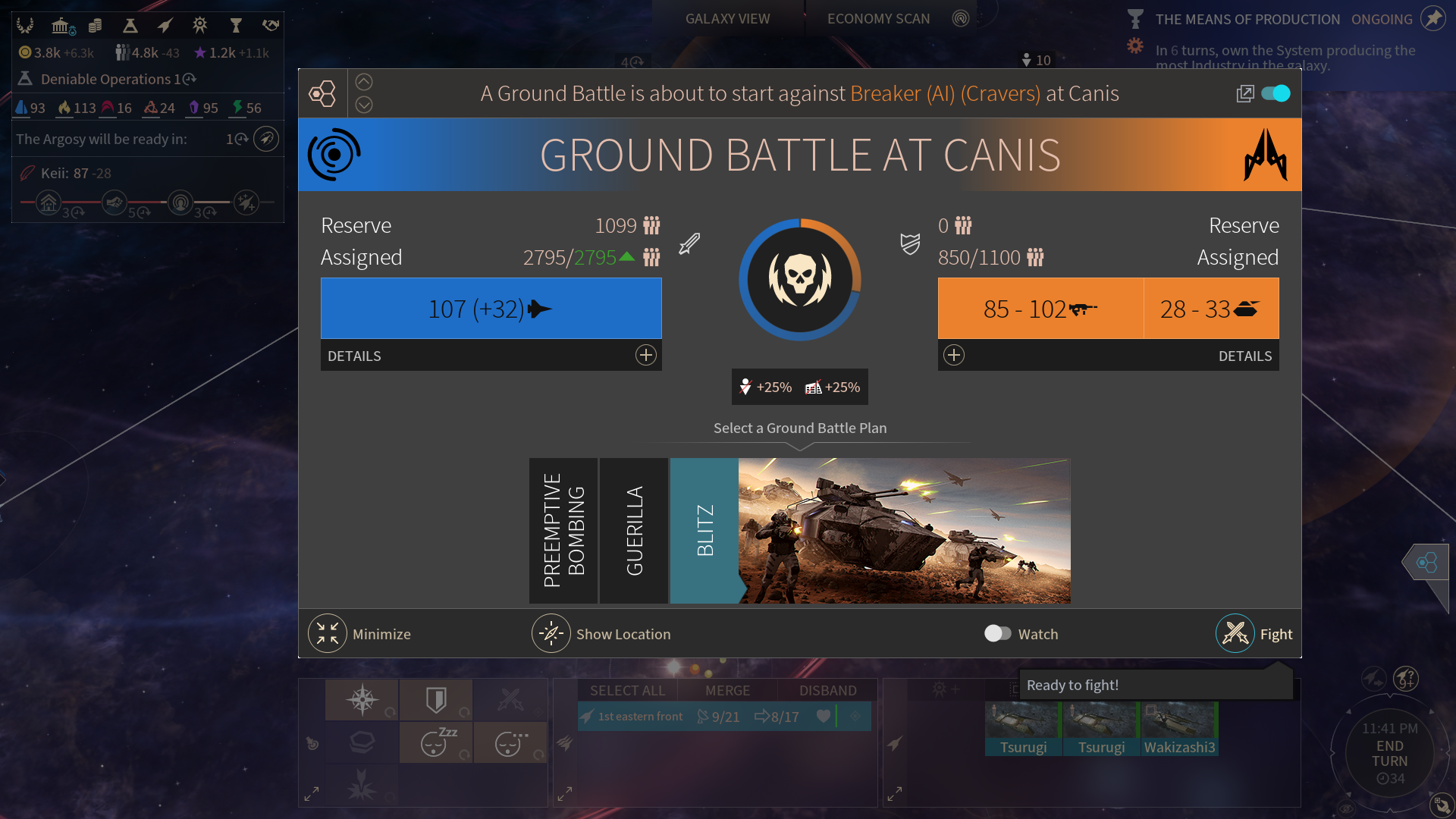Pick the Blitz battle plan

coord(704,531)
